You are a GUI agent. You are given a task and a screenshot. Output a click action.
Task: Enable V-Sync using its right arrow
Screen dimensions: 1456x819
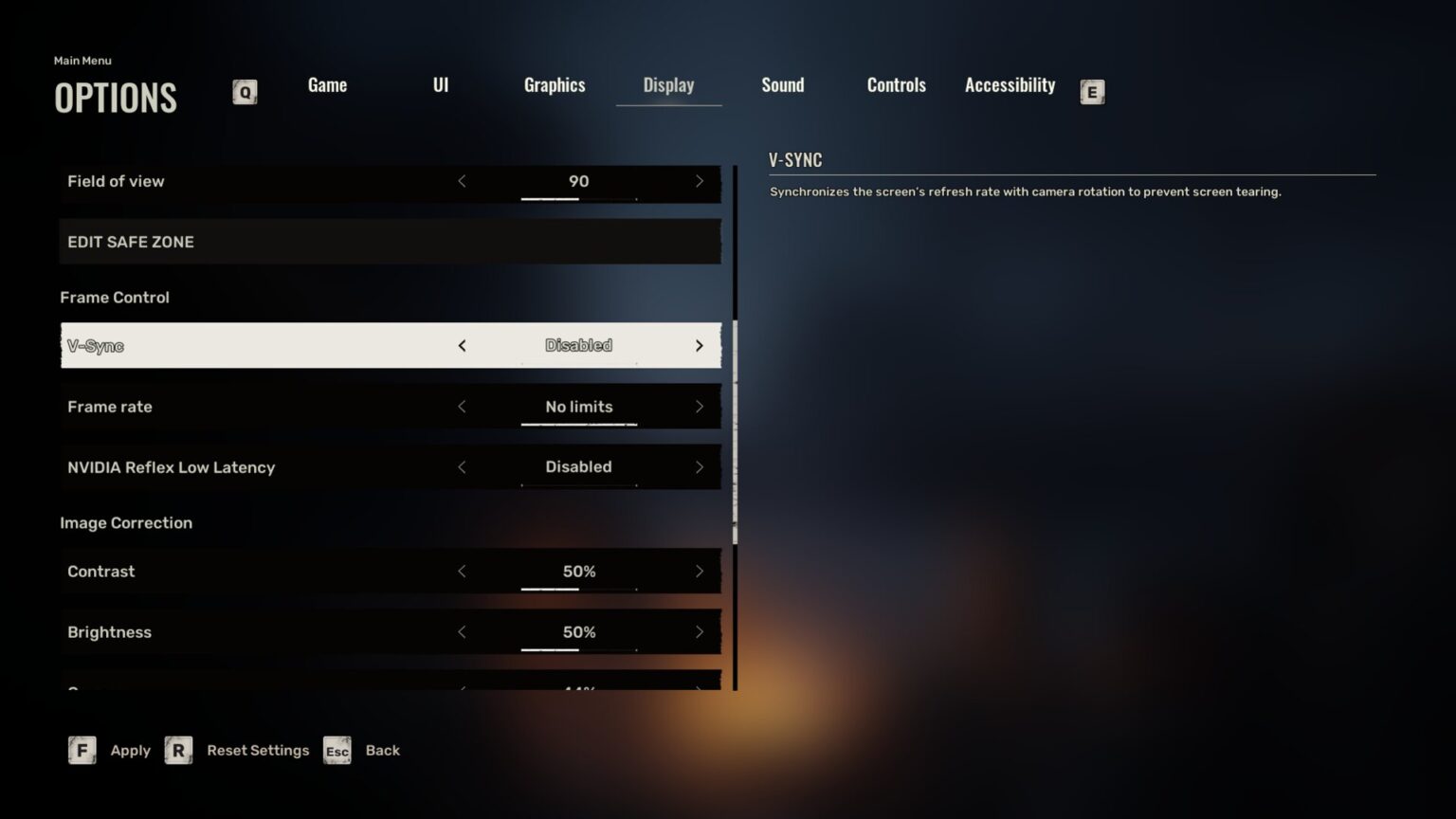pyautogui.click(x=700, y=345)
